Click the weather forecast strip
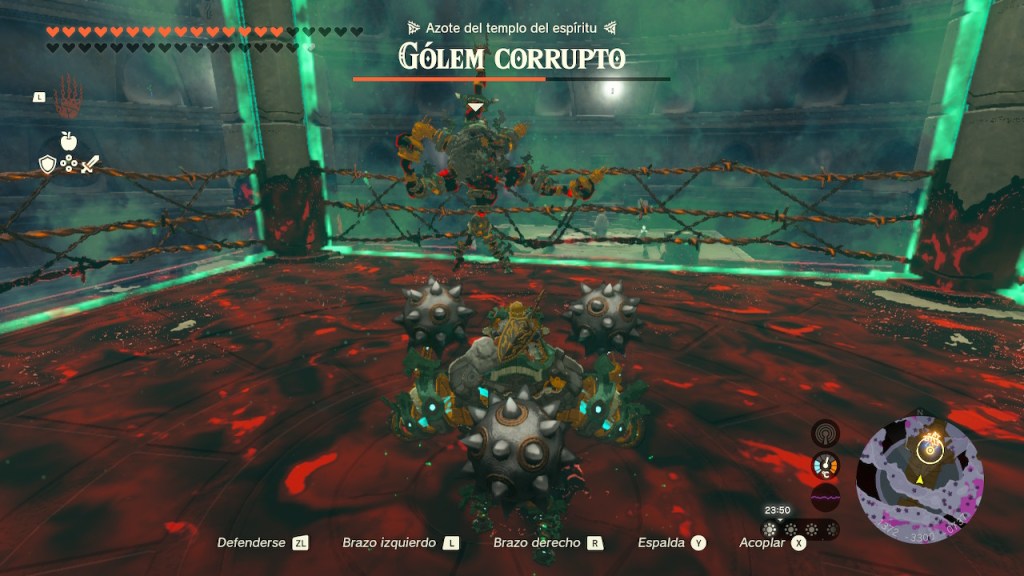Image resolution: width=1024 pixels, height=576 pixels. (x=800, y=530)
